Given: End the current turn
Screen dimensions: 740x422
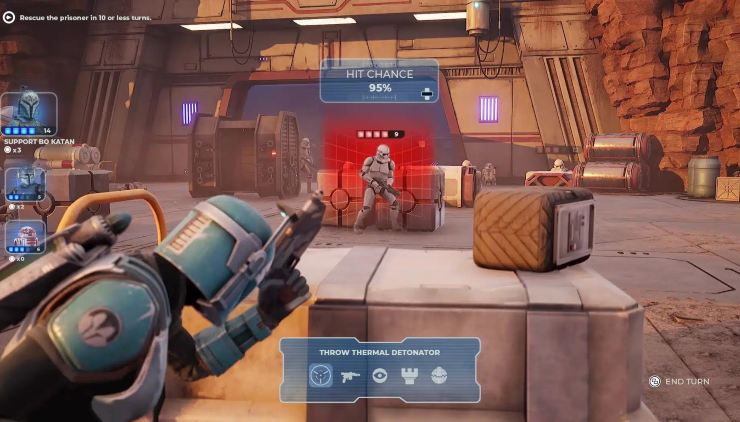Looking at the screenshot, I should click(679, 381).
